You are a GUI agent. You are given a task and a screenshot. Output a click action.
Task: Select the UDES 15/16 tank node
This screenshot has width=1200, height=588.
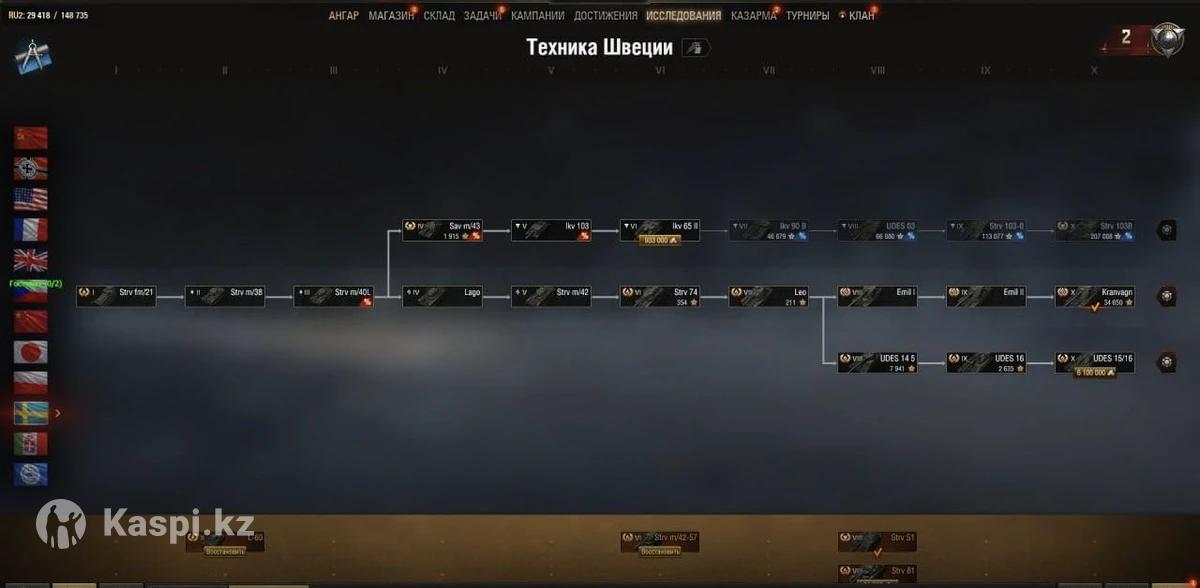click(1095, 361)
